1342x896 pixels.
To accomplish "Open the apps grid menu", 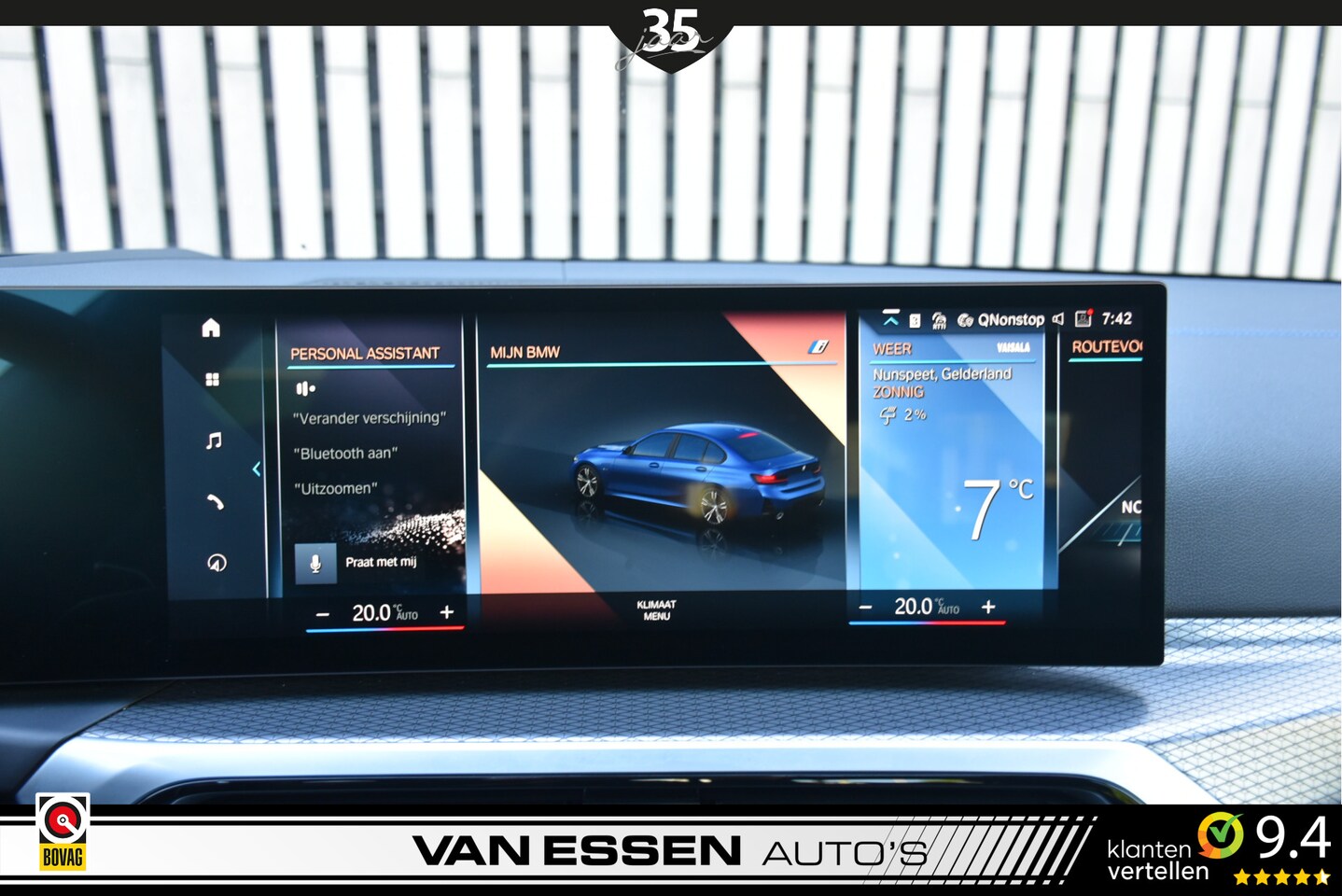I will point(213,380).
